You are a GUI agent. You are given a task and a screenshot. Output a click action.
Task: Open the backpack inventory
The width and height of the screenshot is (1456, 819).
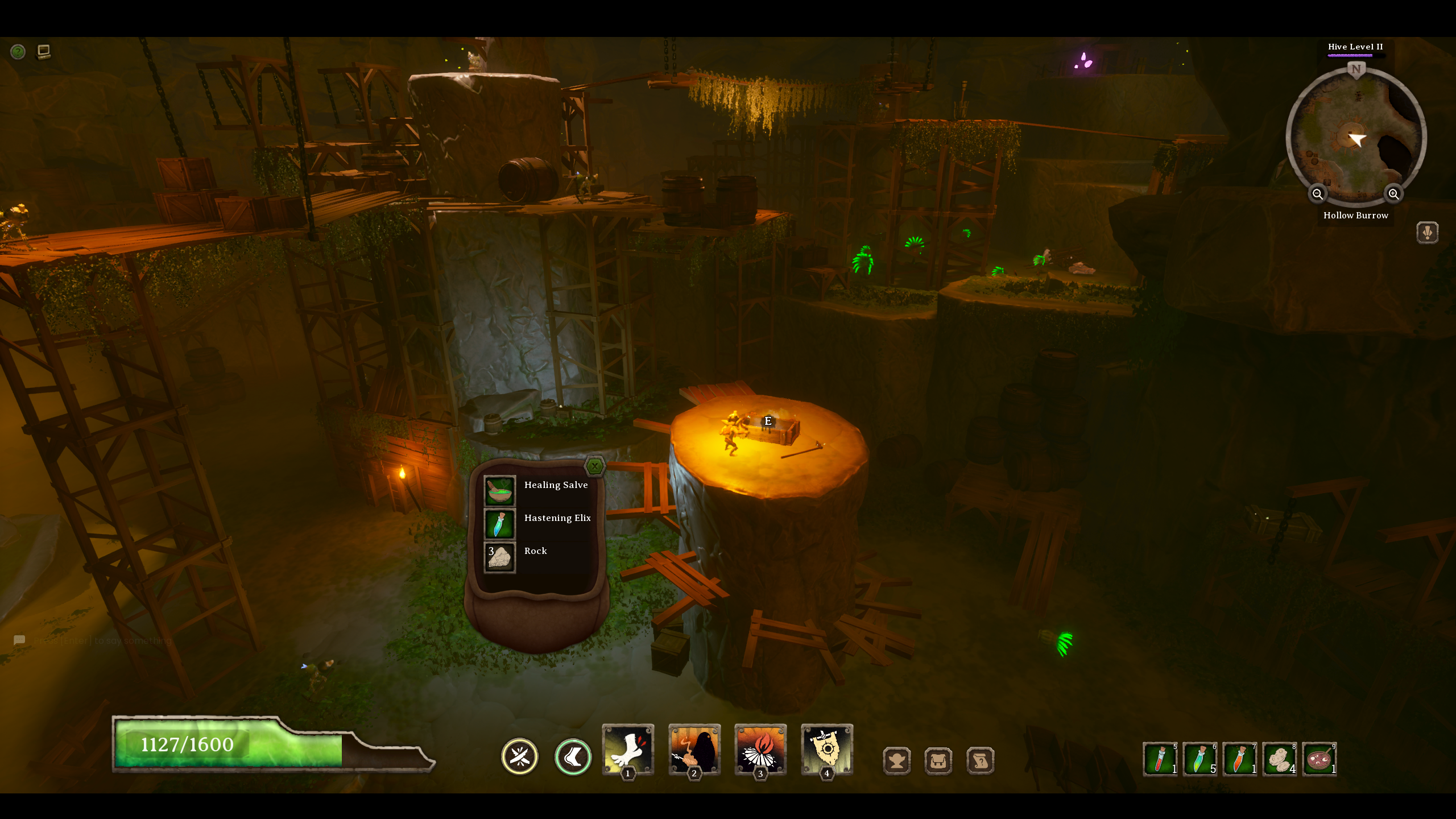[938, 760]
